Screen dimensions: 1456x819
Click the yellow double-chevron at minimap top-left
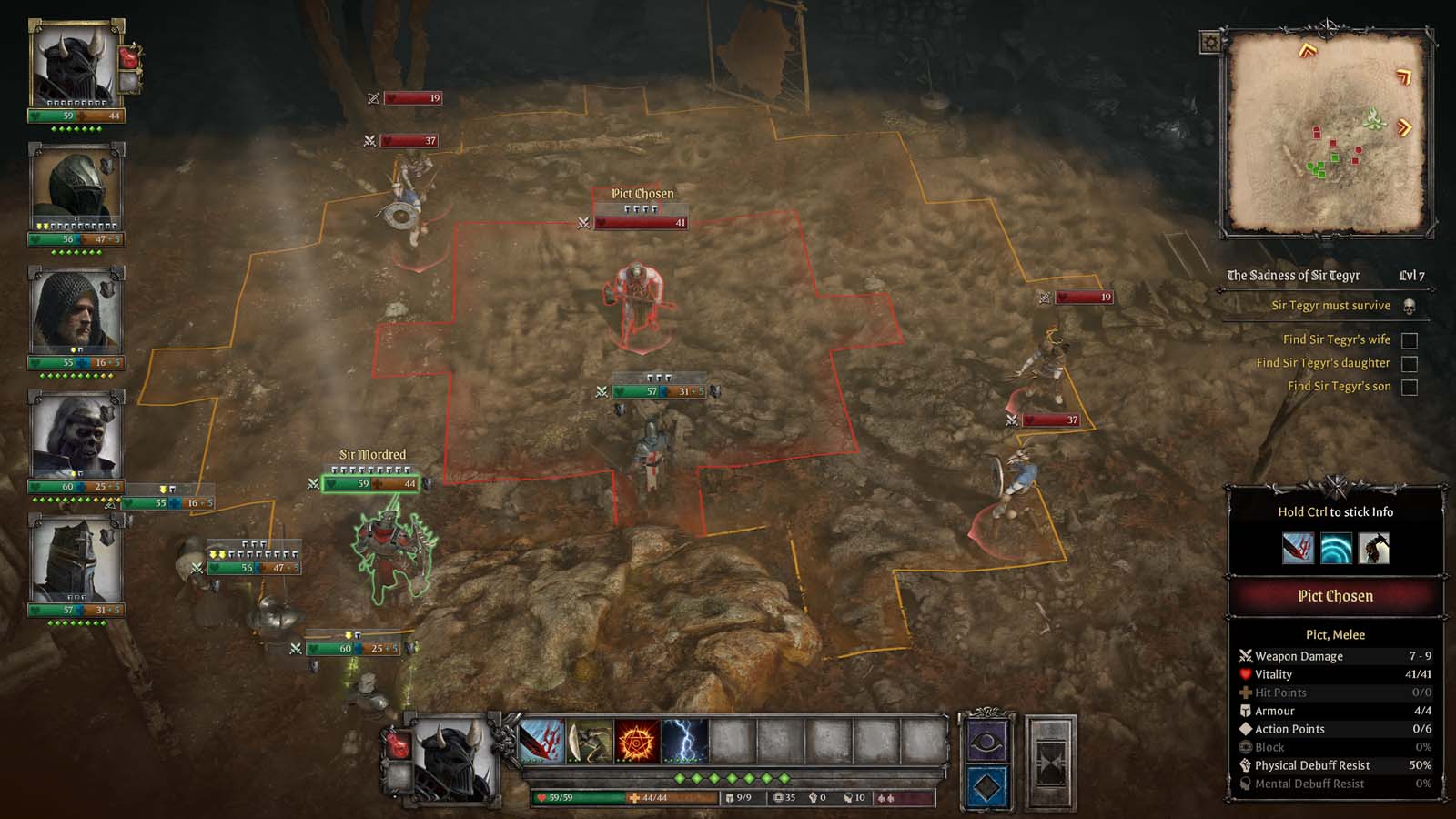tap(1307, 50)
